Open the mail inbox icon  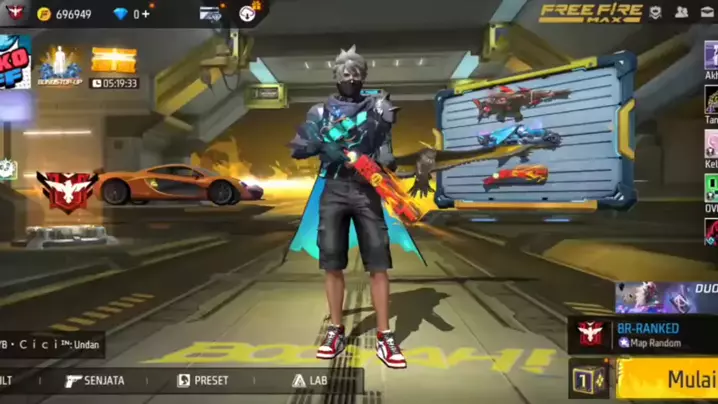click(709, 13)
